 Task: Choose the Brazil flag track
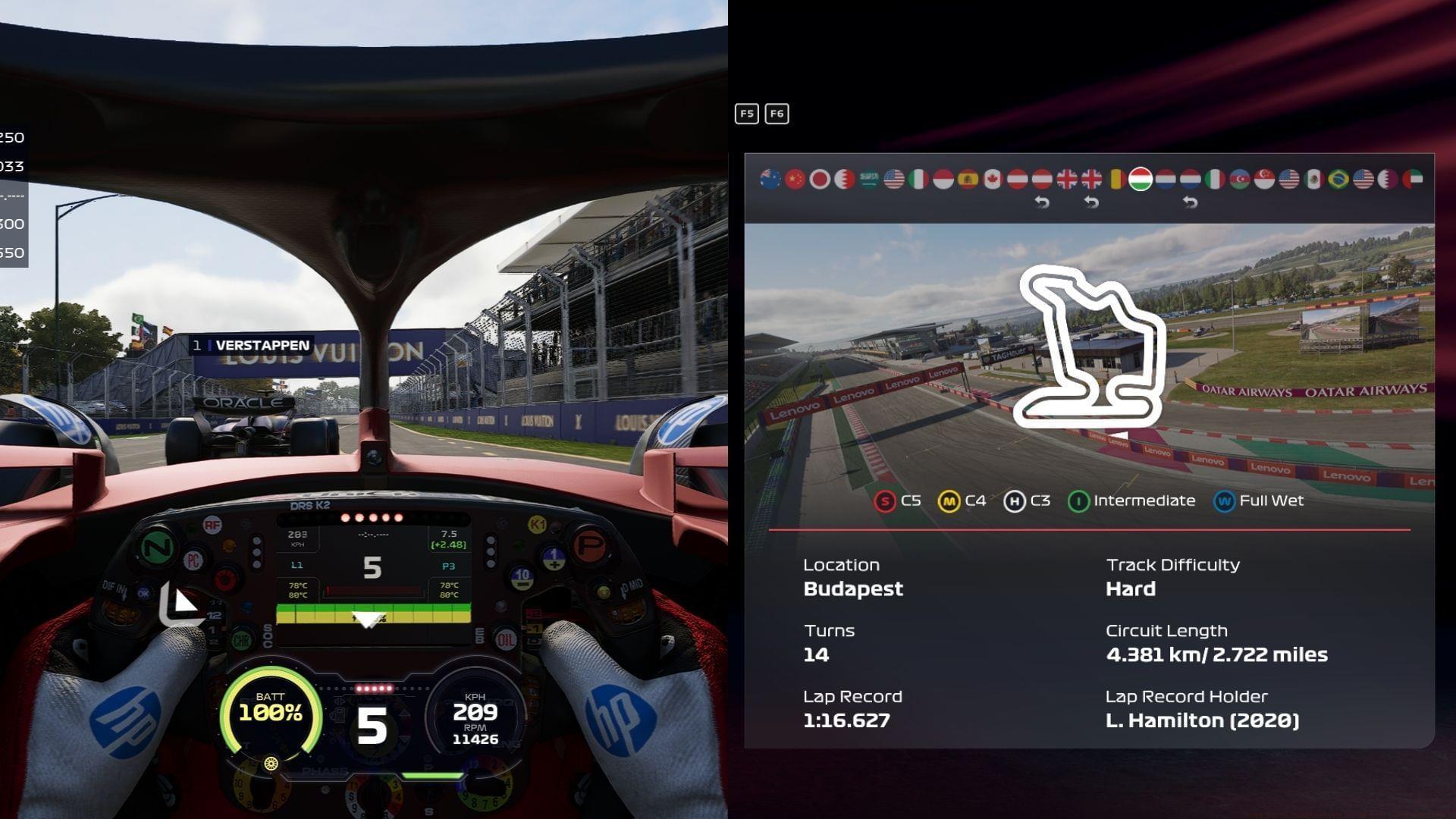(x=1338, y=179)
